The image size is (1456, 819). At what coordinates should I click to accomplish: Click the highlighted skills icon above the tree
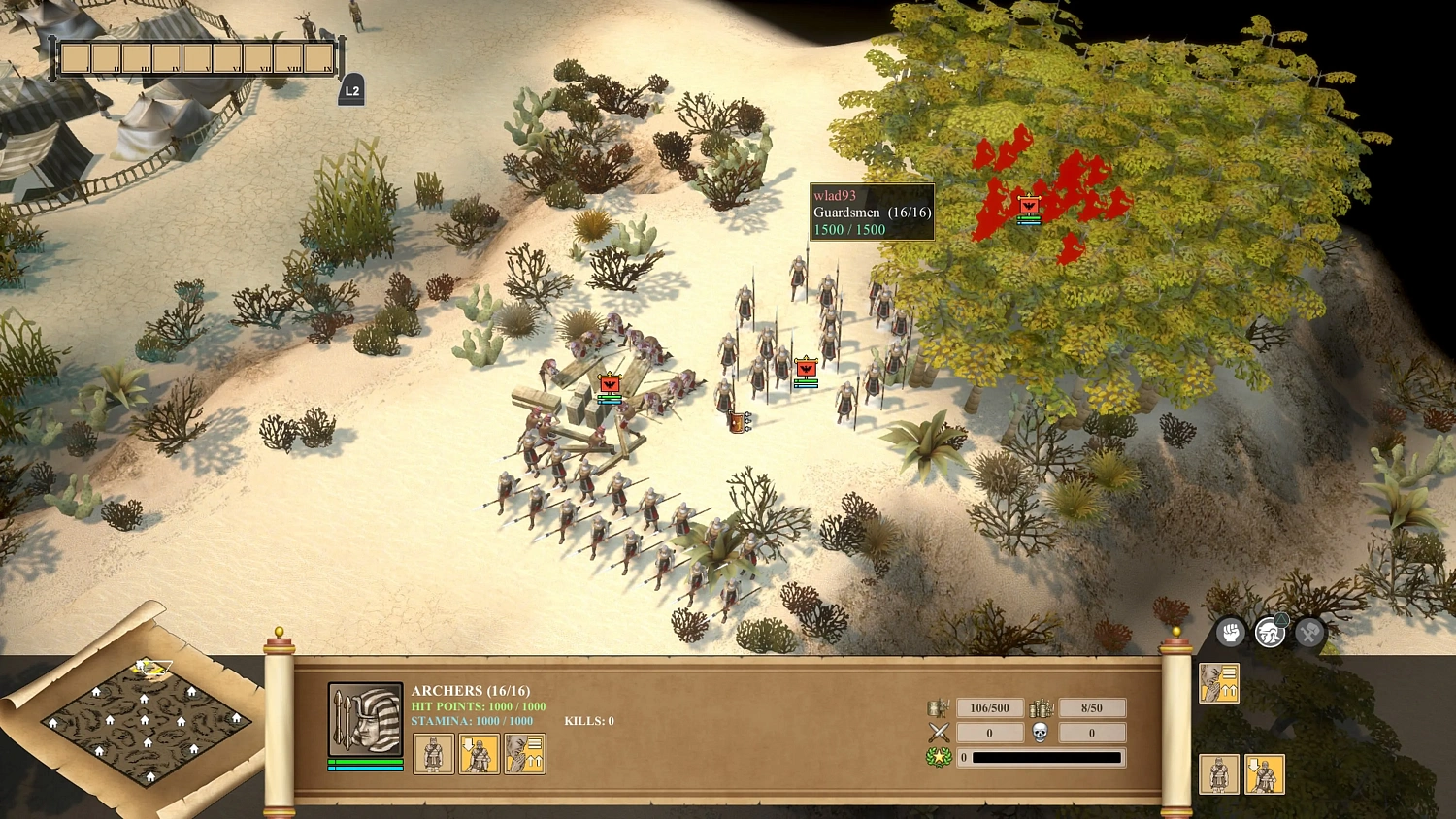coord(1220,683)
